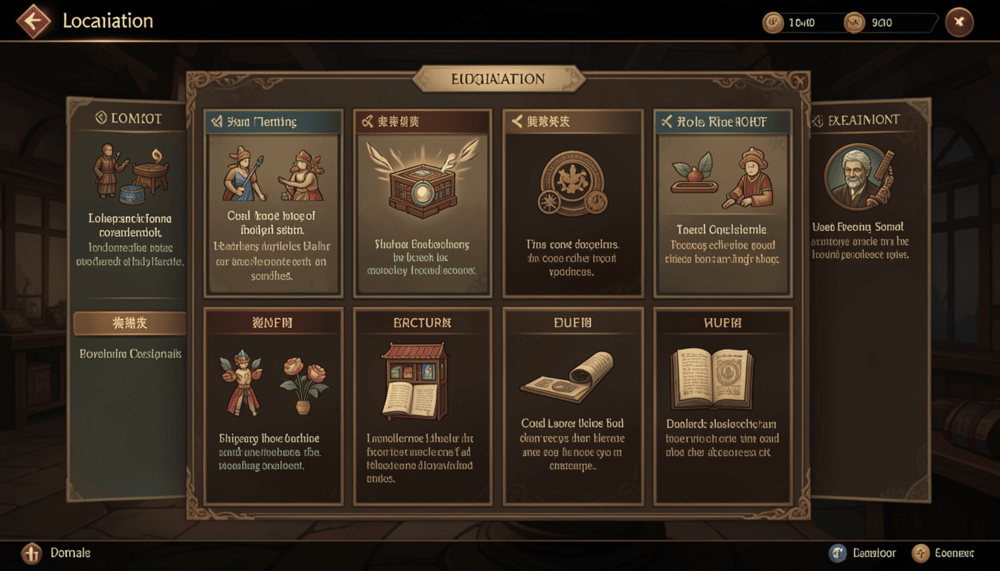Choose the winged treasure chest card
The image size is (1000, 571).
click(423, 203)
